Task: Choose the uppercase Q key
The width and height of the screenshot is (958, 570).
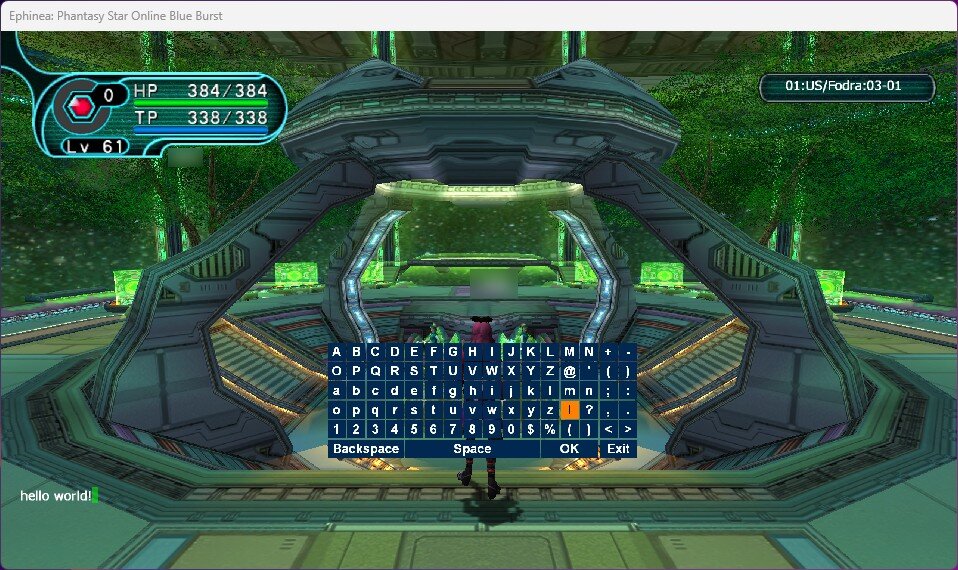Action: (375, 371)
